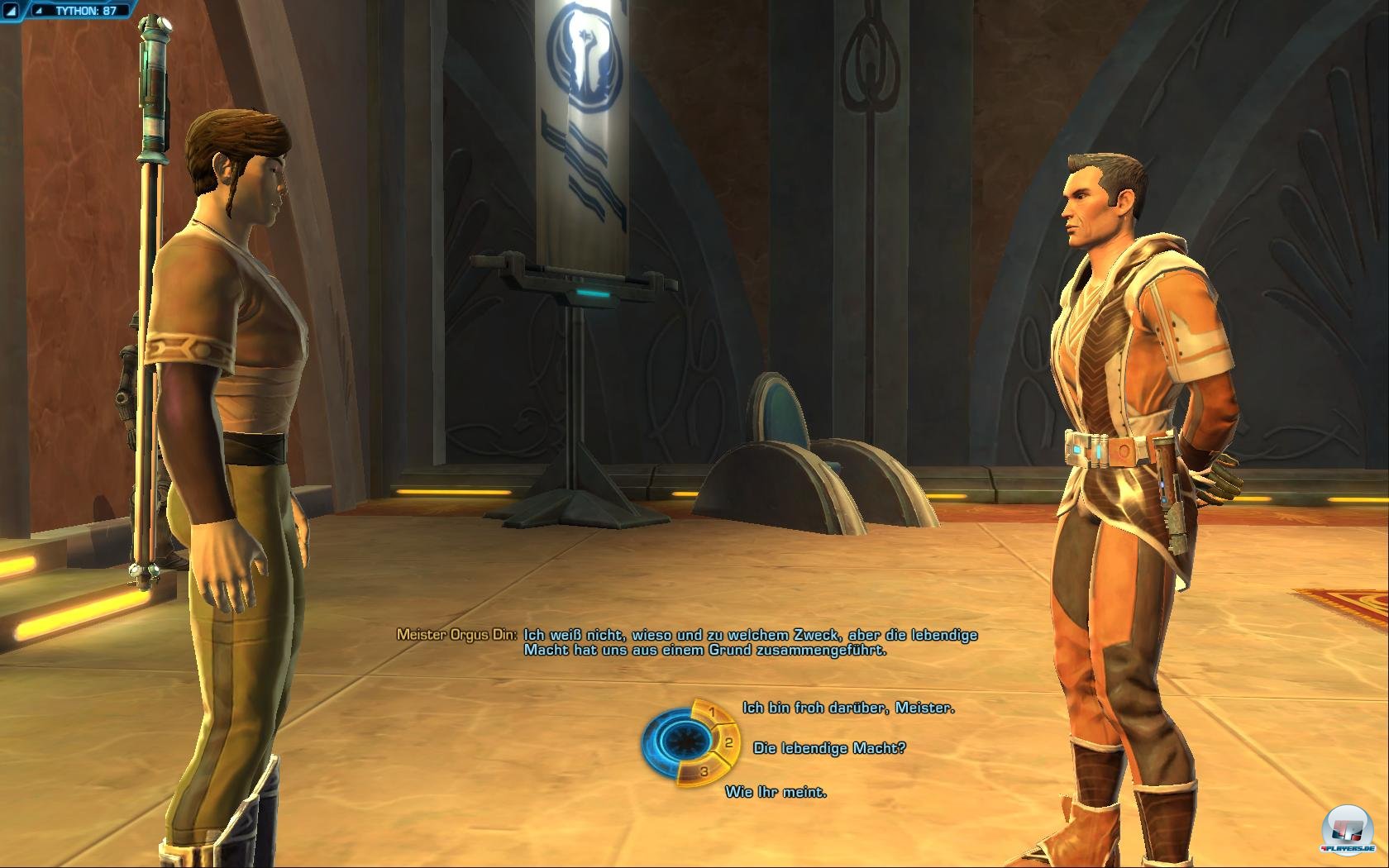Choose the reply 'Wie Ihr meint.'
This screenshot has height=868, width=1389.
(777, 792)
